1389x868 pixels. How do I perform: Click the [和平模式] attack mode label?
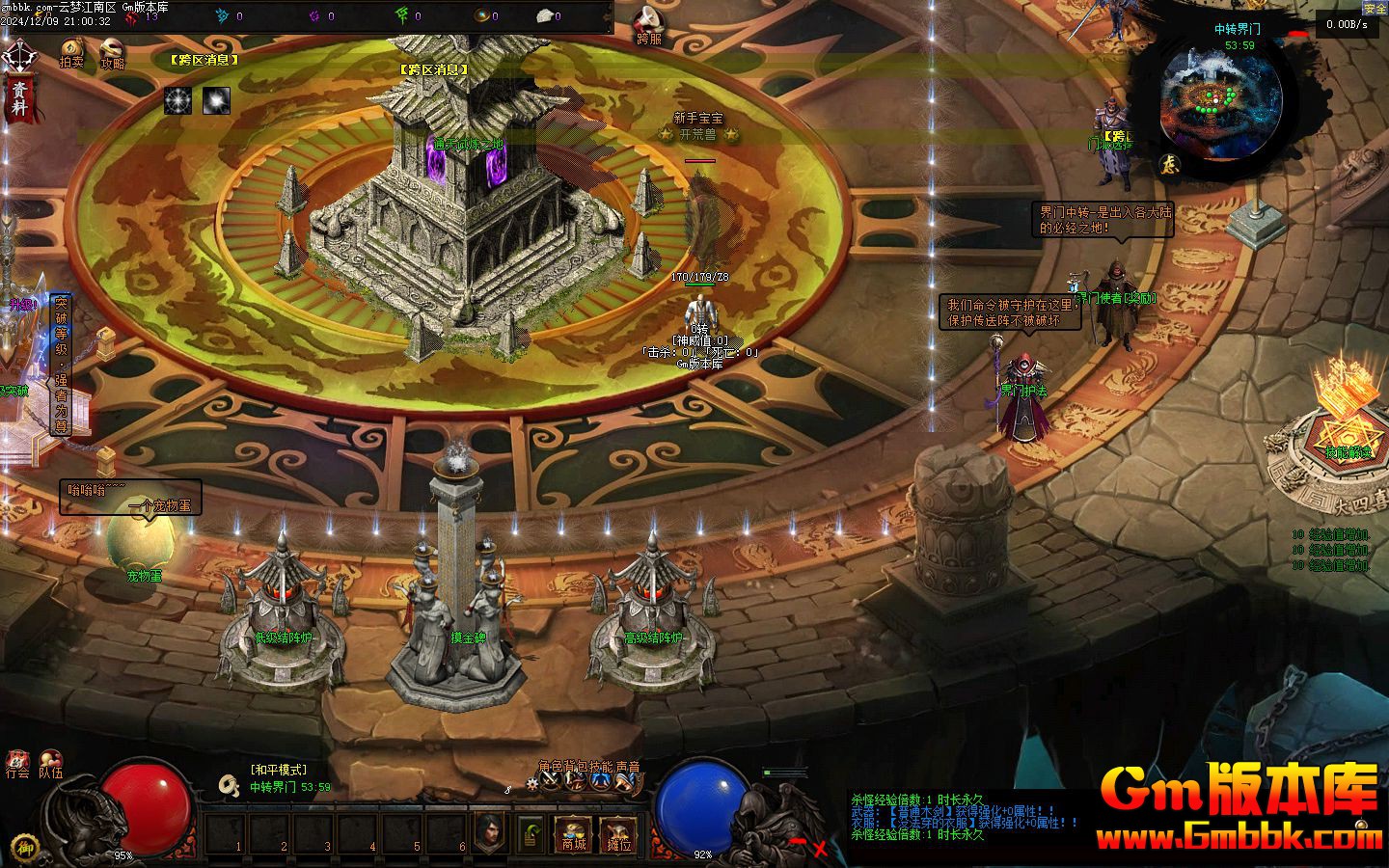(278, 770)
